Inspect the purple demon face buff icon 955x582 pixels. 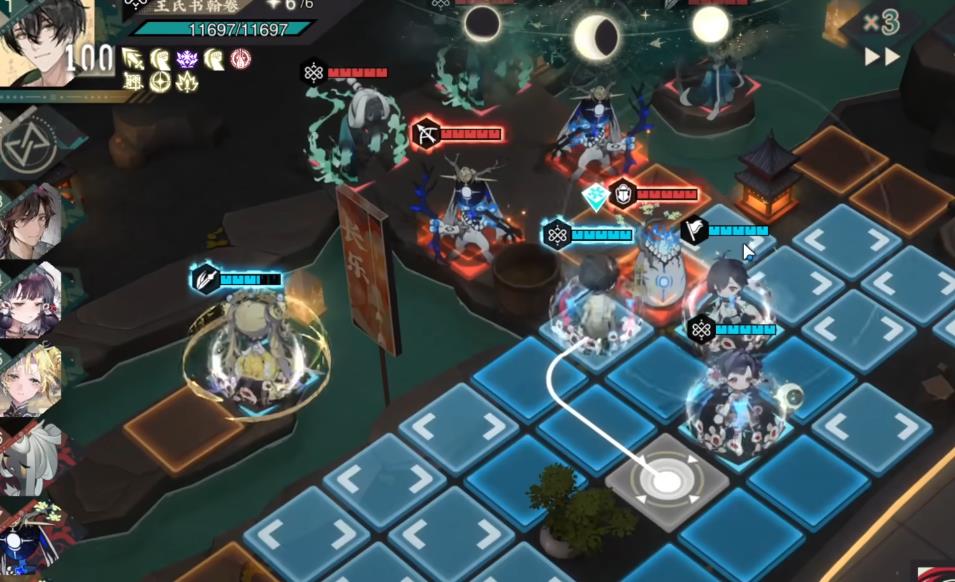(x=187, y=59)
